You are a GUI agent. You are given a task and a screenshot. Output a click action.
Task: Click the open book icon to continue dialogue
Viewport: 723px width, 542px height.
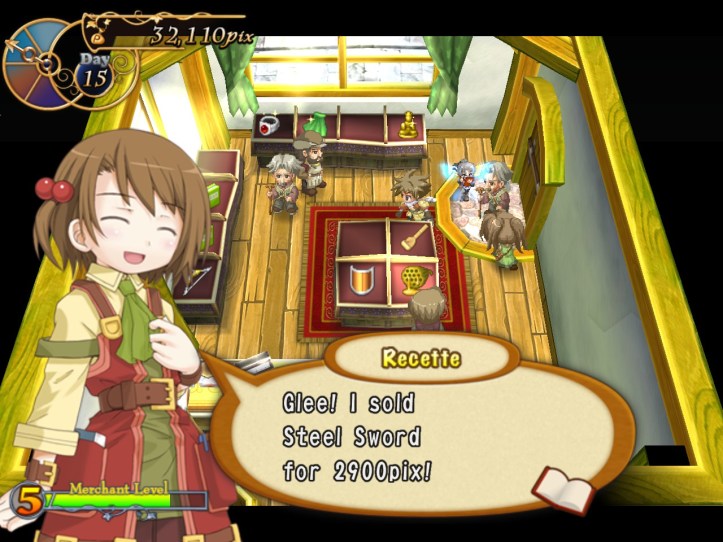click(563, 487)
